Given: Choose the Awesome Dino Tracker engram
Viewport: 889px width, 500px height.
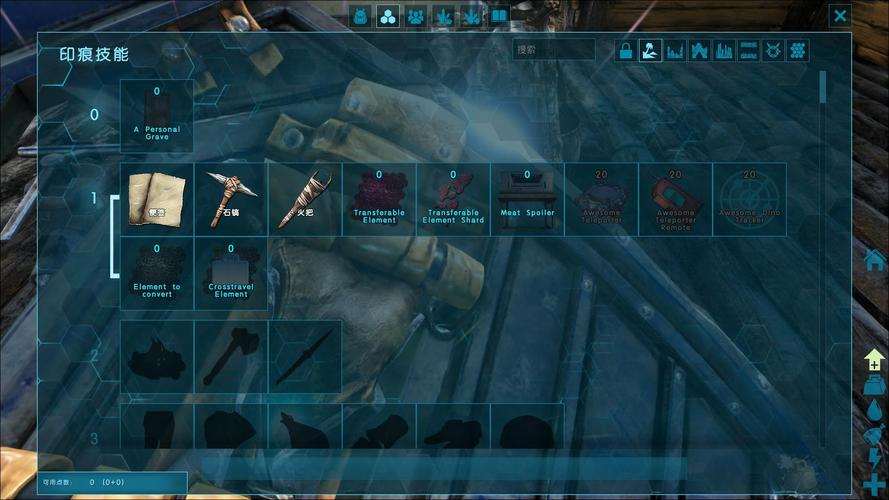Looking at the screenshot, I should [x=749, y=199].
